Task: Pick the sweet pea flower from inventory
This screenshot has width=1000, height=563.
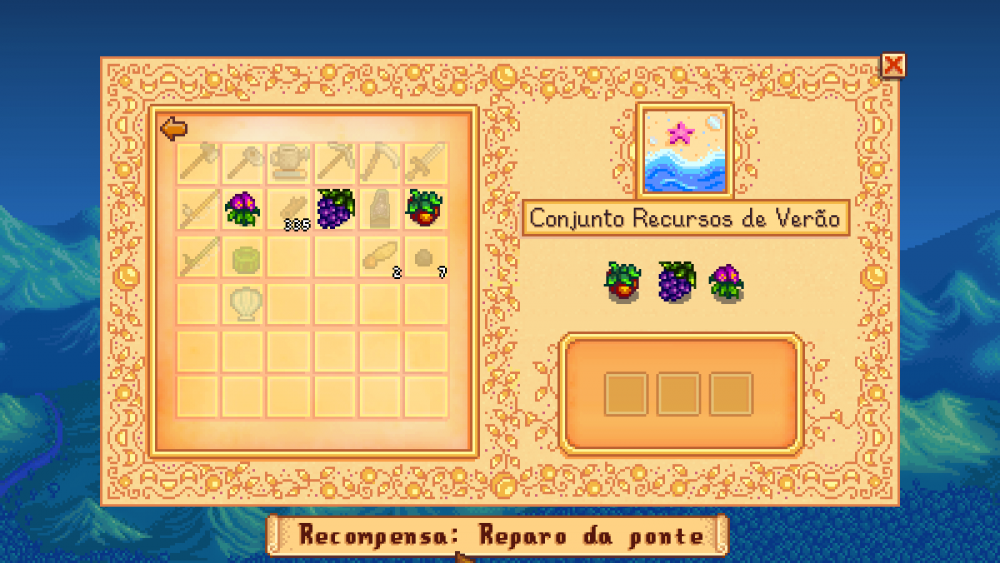Action: 242,209
